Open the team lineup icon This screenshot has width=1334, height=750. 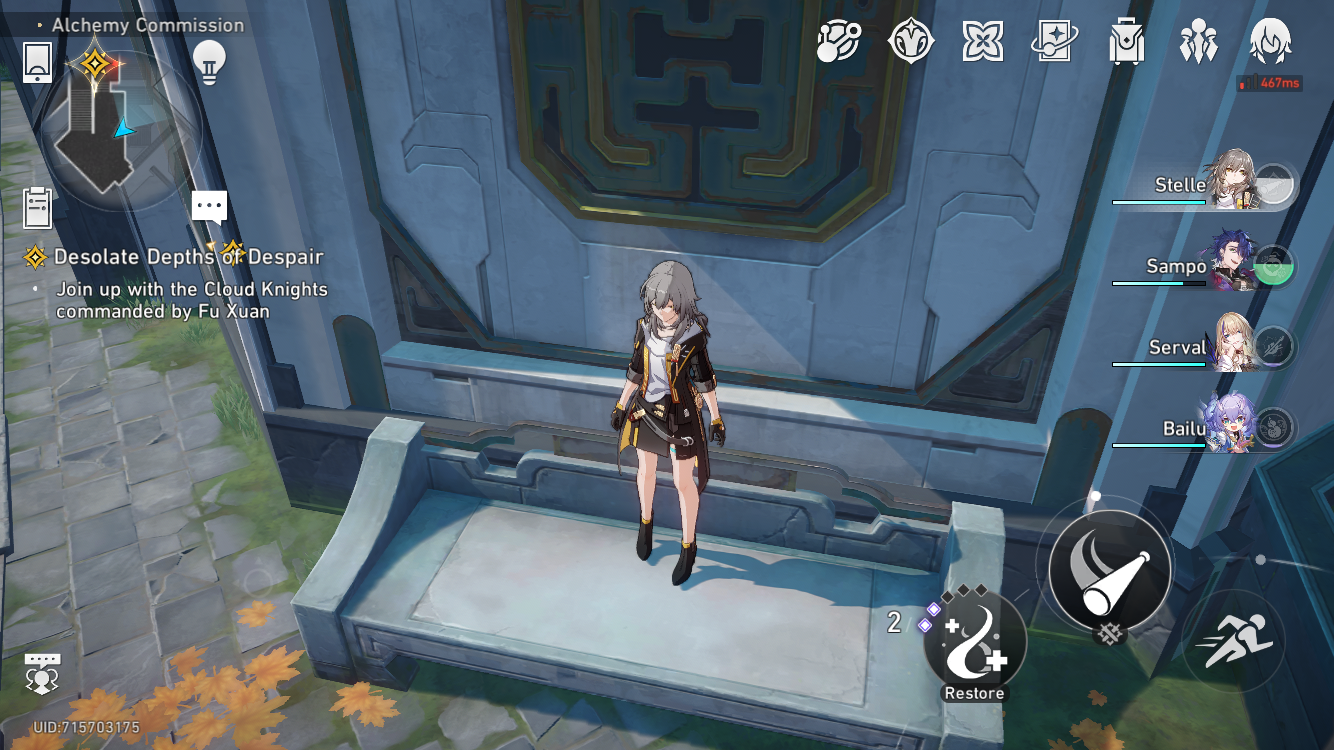pos(1198,40)
